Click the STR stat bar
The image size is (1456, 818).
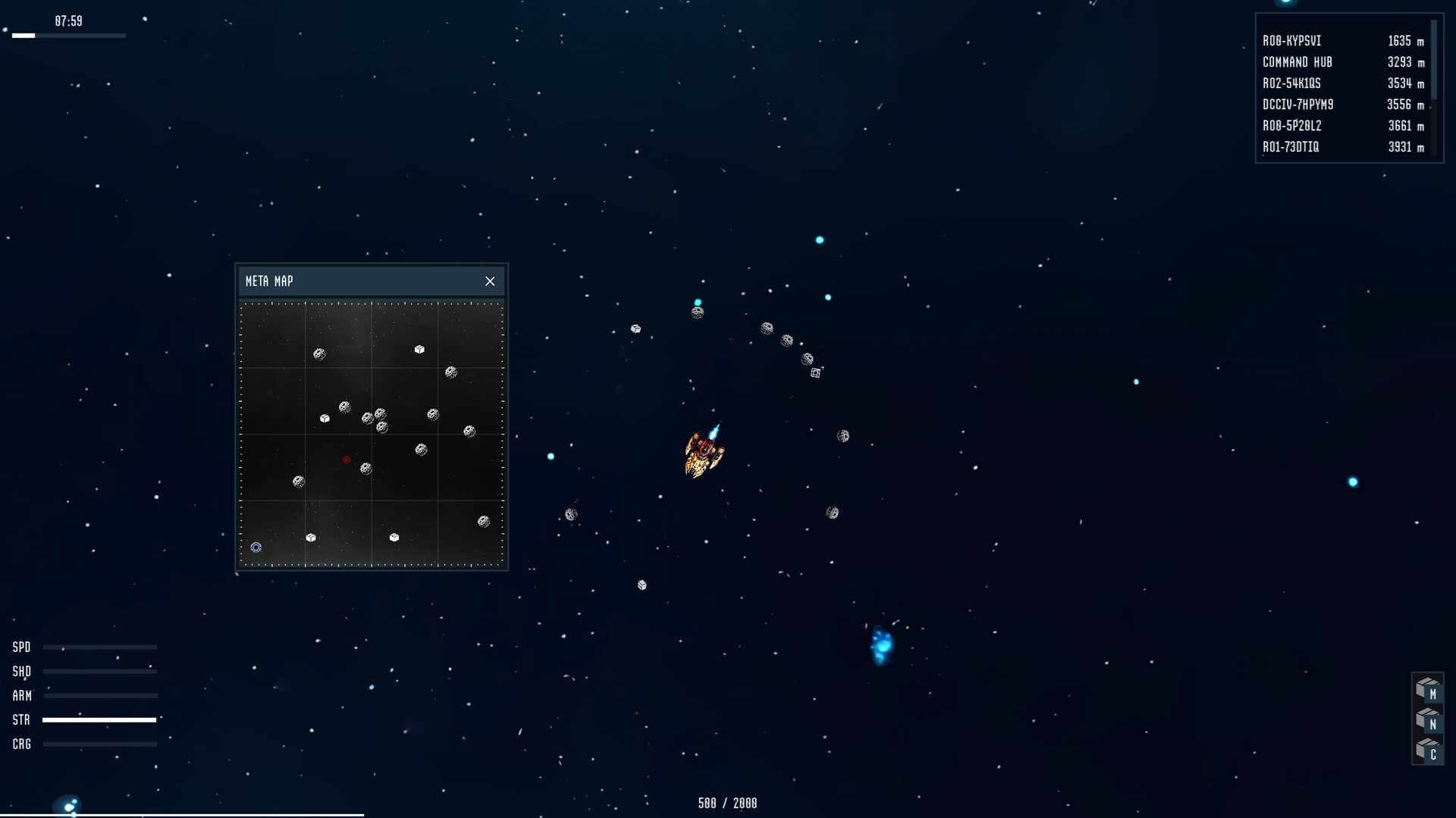pyautogui.click(x=99, y=720)
